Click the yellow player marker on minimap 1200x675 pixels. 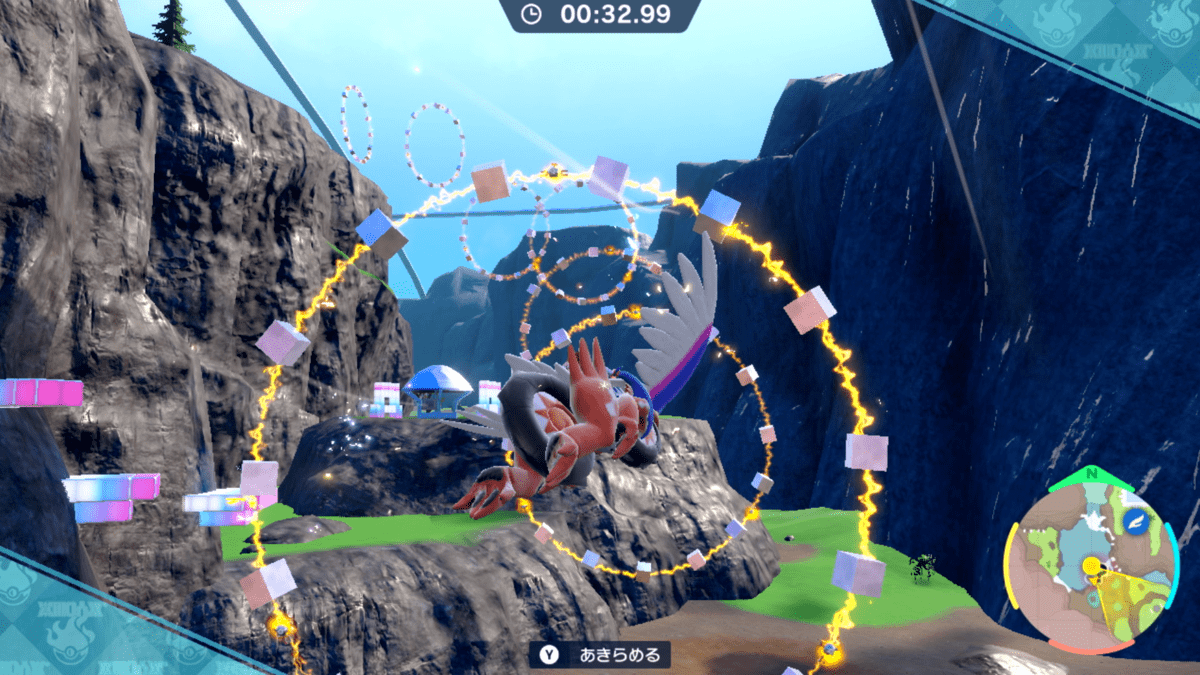[x=1092, y=566]
